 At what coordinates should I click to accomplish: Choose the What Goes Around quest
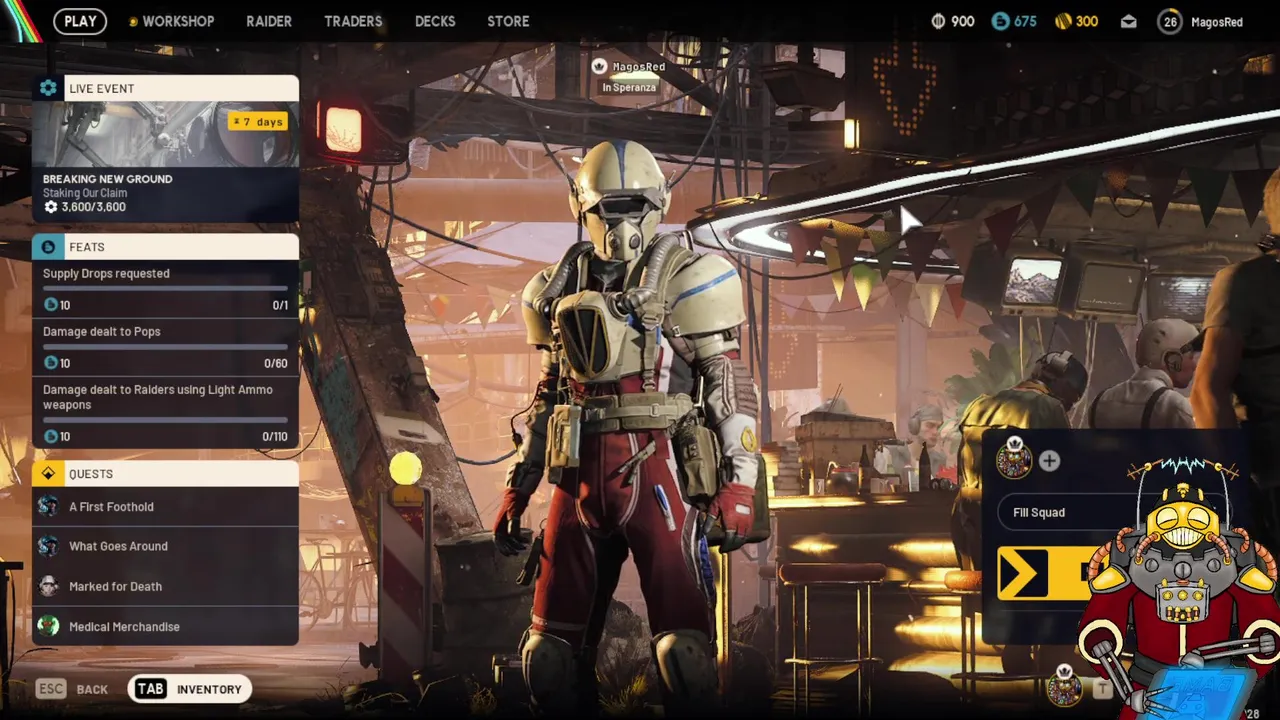(x=165, y=547)
